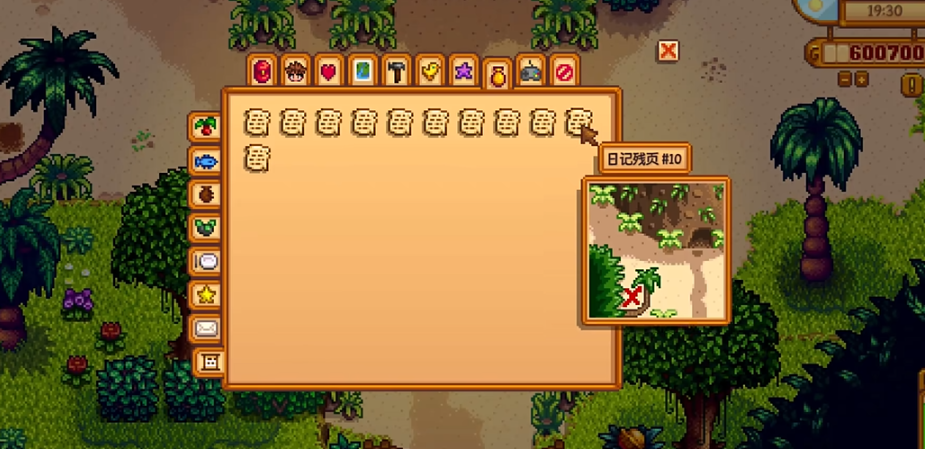925x449 pixels.
Task: Switch to the skills tab with the character face
Action: pos(295,71)
